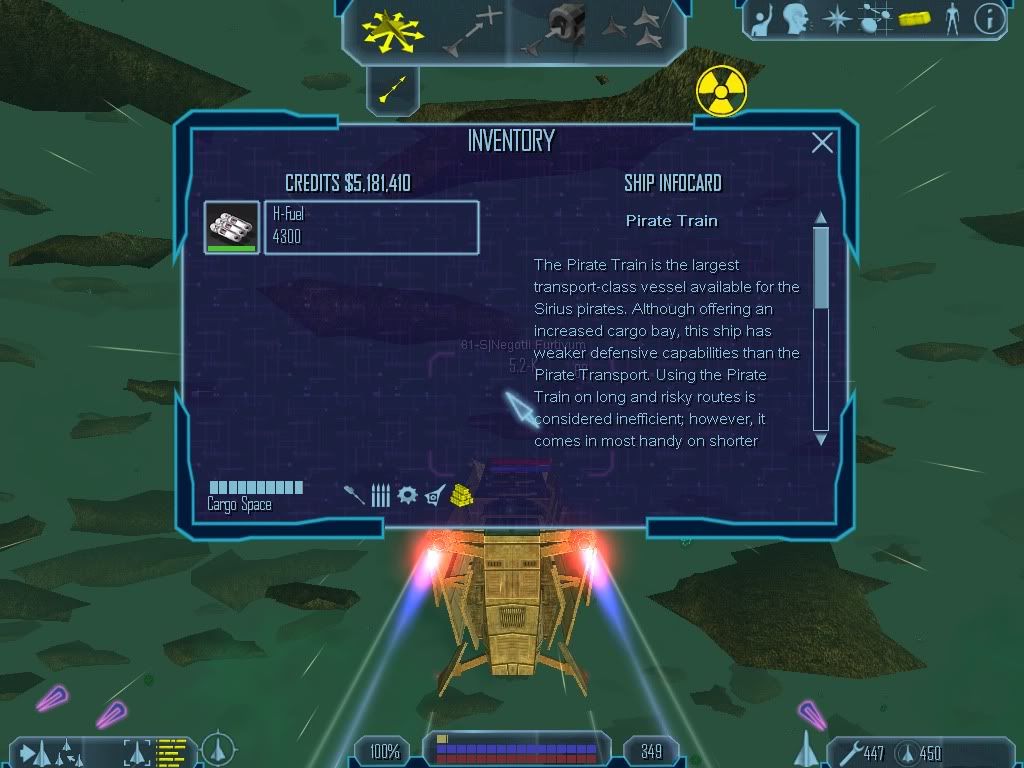The width and height of the screenshot is (1024, 768).
Task: Show the gear-icon equipment filter
Action: click(407, 495)
